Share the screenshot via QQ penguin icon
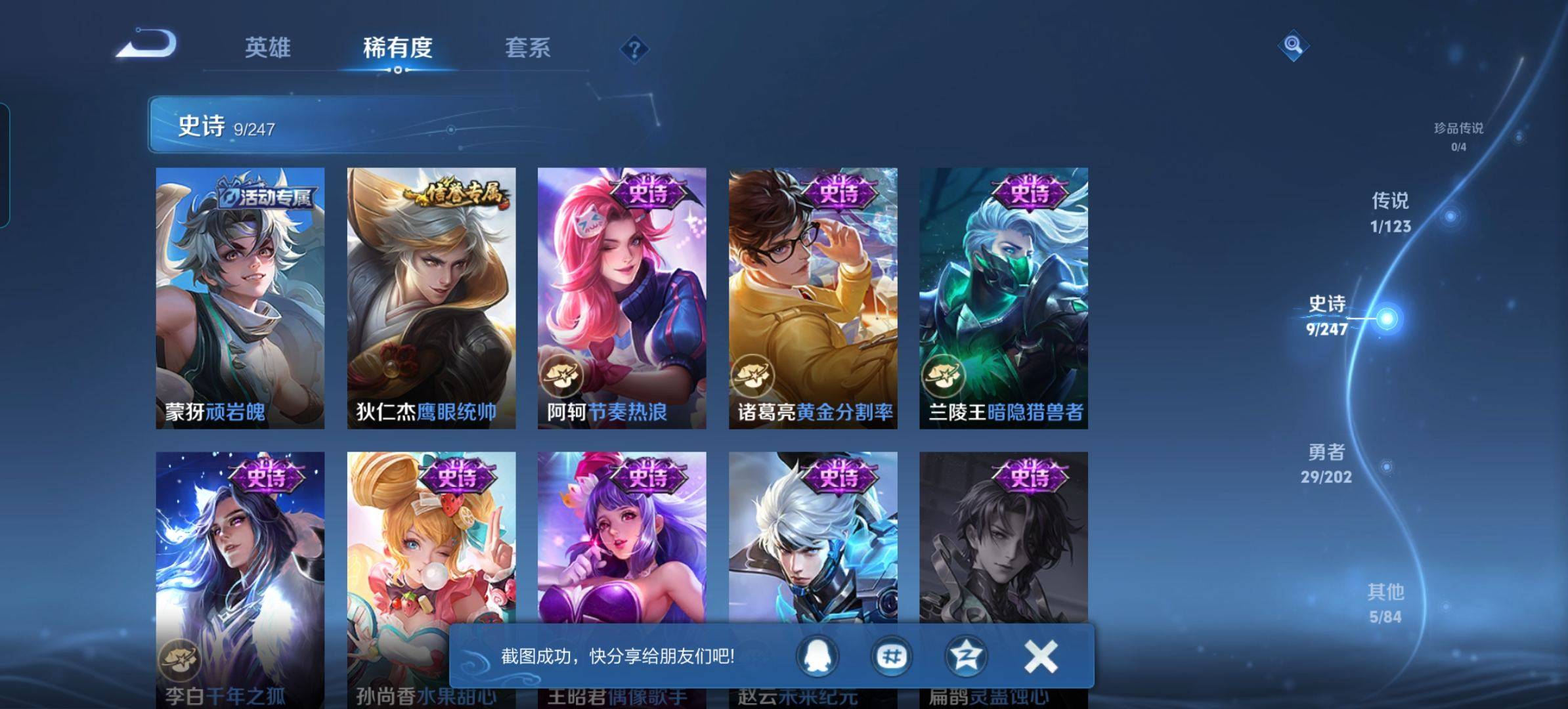 (817, 656)
